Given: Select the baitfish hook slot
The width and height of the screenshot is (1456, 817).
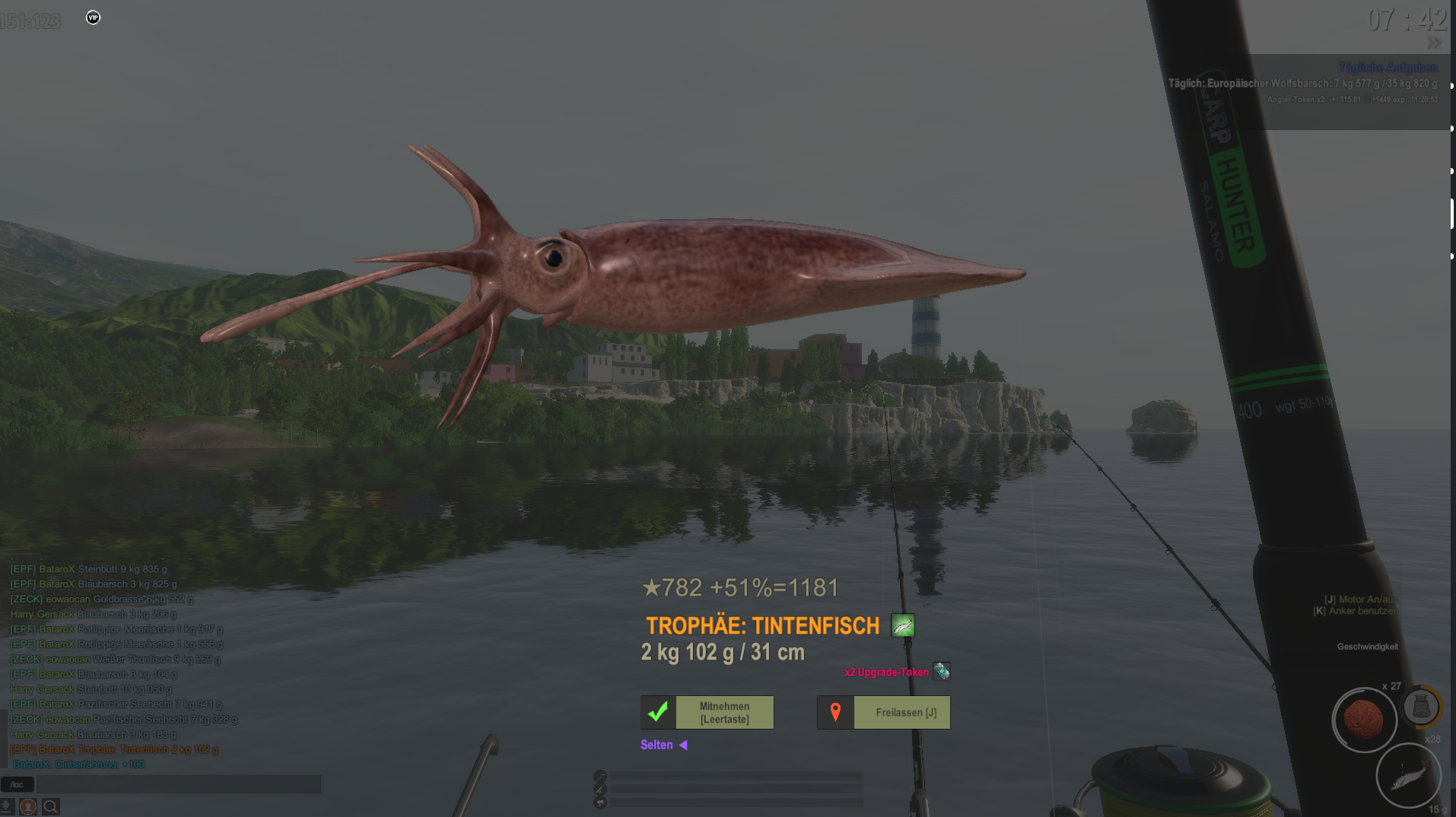Looking at the screenshot, I should (x=1408, y=776).
